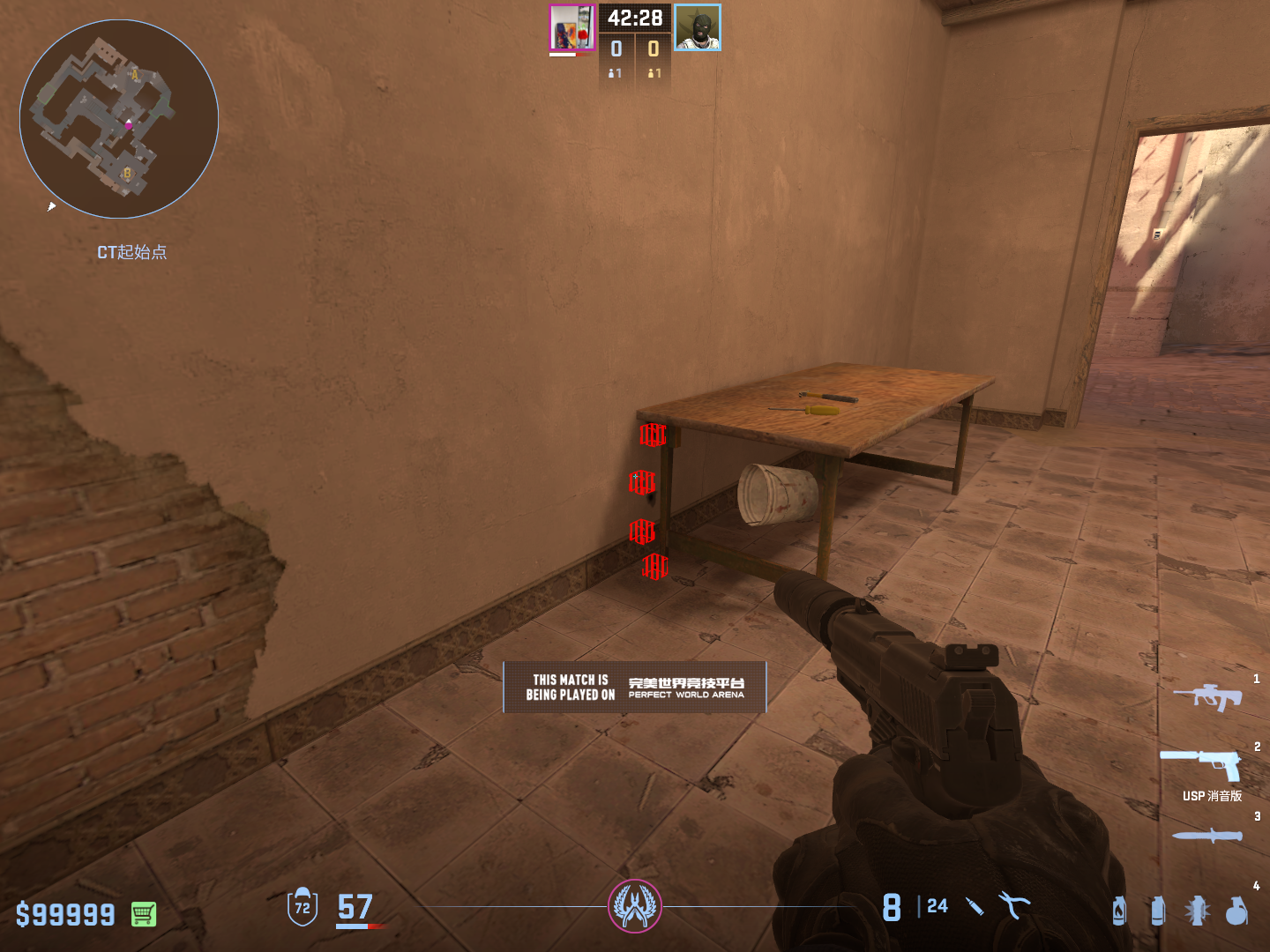Choose the USP silenced pistol slot

(x=1201, y=765)
